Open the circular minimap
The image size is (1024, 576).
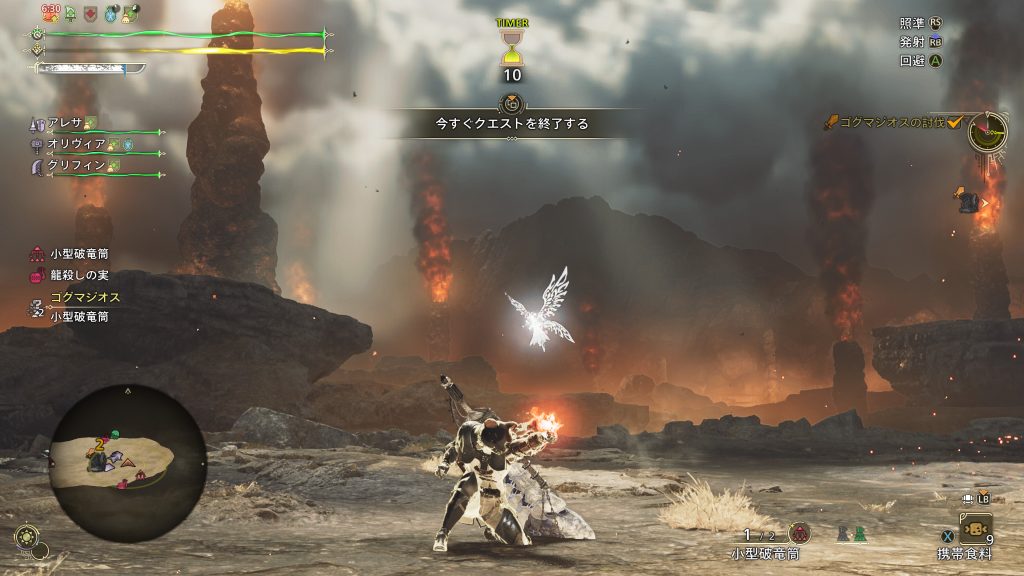coord(128,462)
